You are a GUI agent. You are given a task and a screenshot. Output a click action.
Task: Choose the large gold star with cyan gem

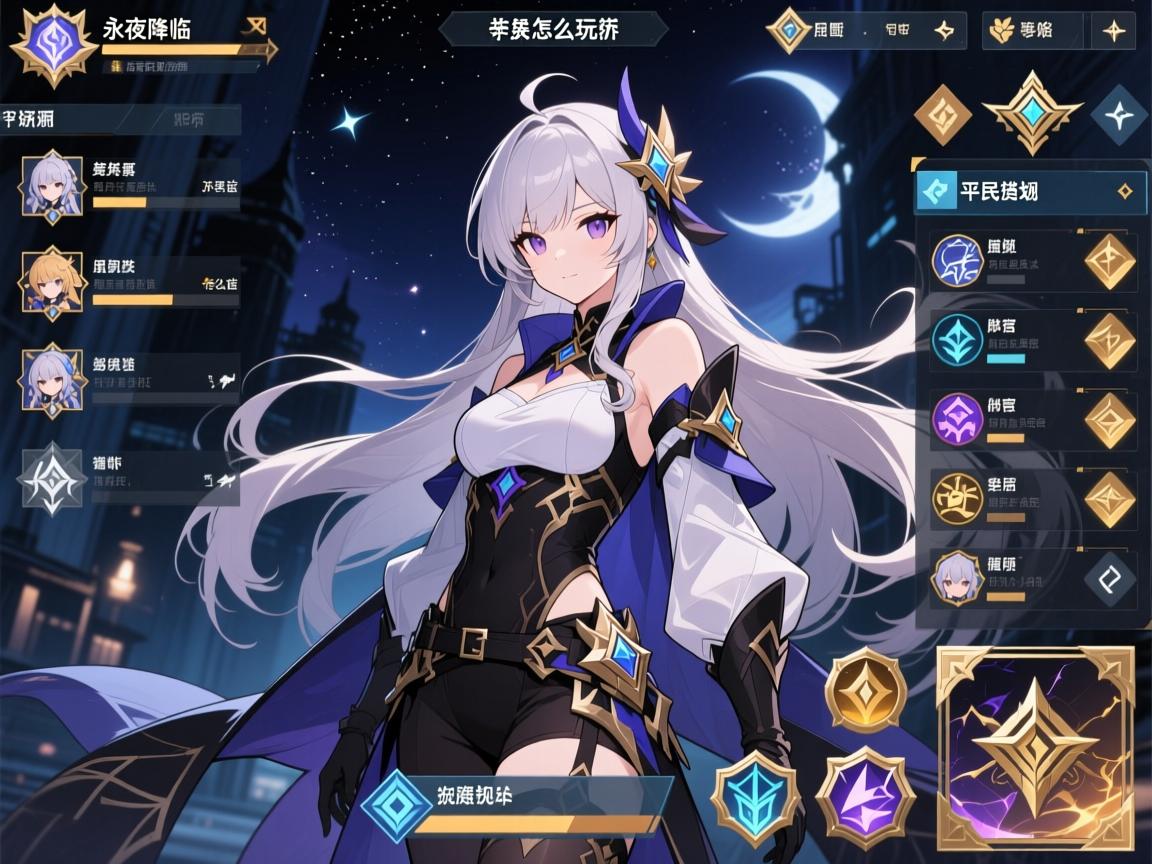1030,113
